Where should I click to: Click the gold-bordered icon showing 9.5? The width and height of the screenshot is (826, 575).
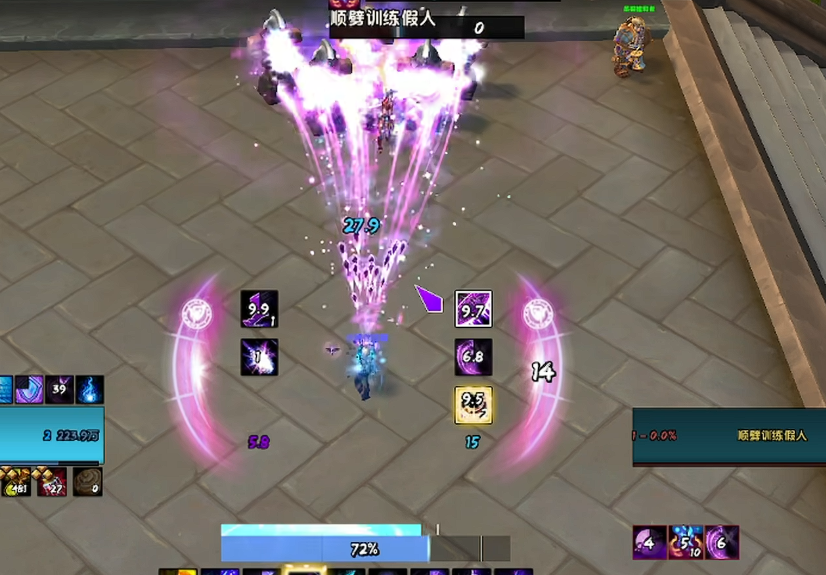473,405
